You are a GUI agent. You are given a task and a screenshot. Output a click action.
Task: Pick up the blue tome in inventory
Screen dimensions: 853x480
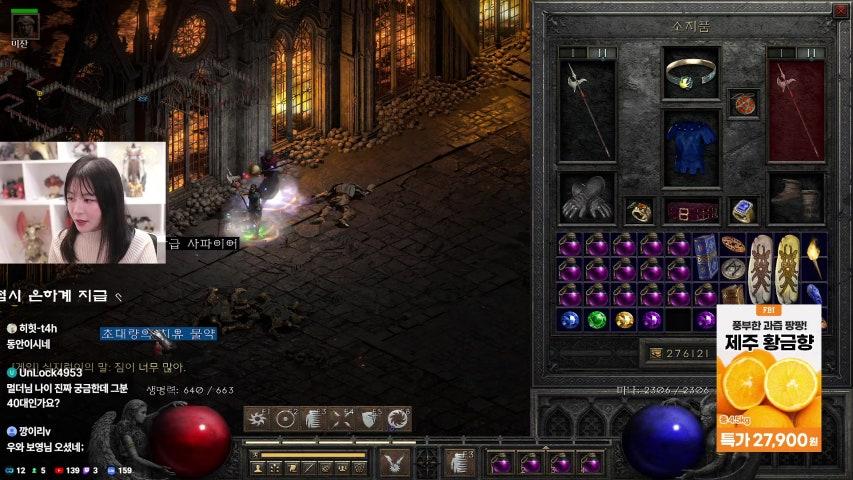click(x=706, y=254)
